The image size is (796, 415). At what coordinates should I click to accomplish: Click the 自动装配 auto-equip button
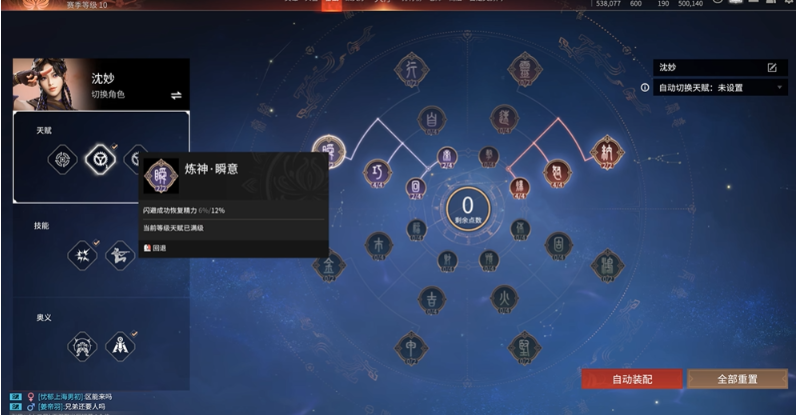click(632, 379)
